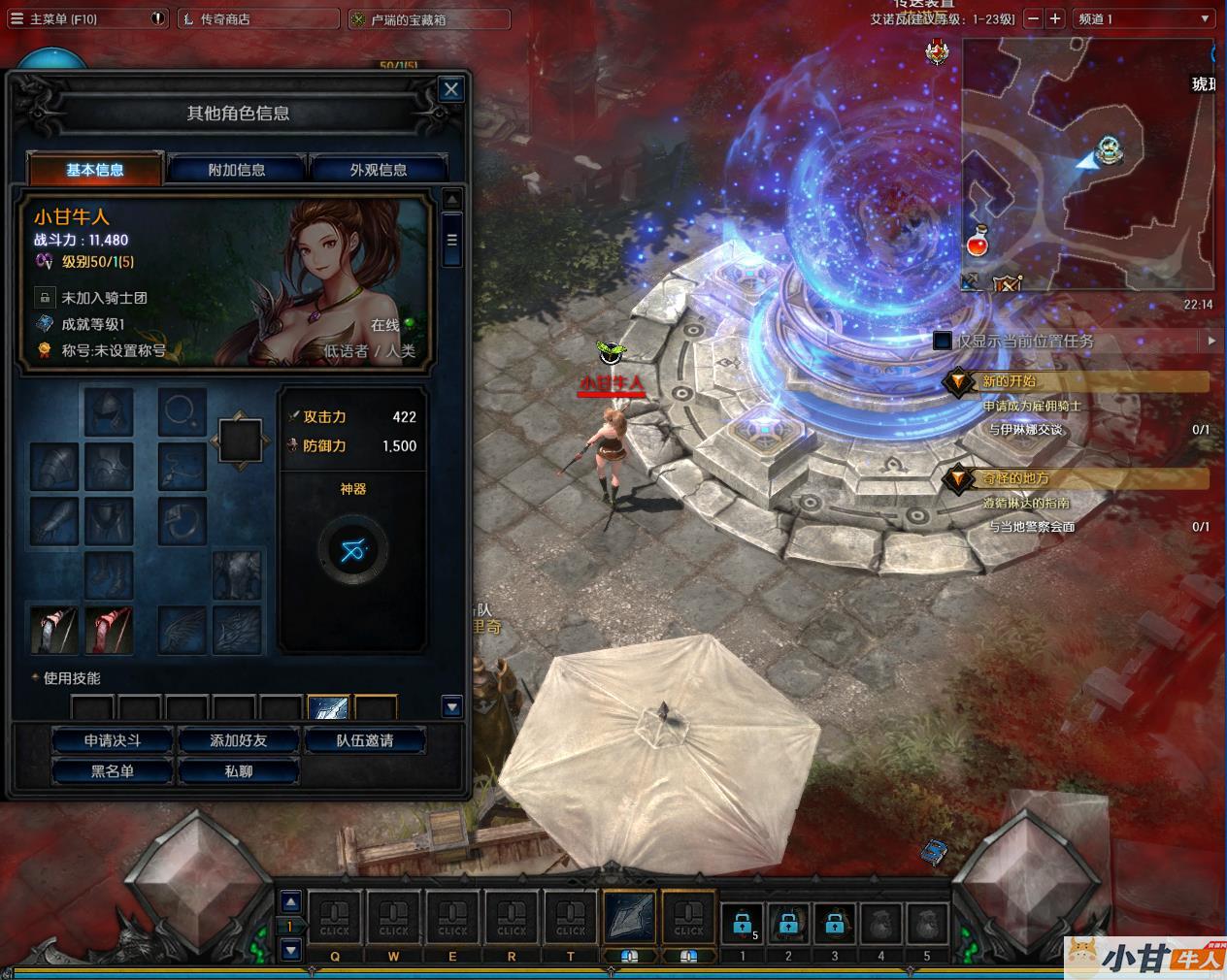Viewport: 1227px width, 980px height.
Task: Toggle 仅显示当前位置任务 checkbox
Action: (942, 341)
